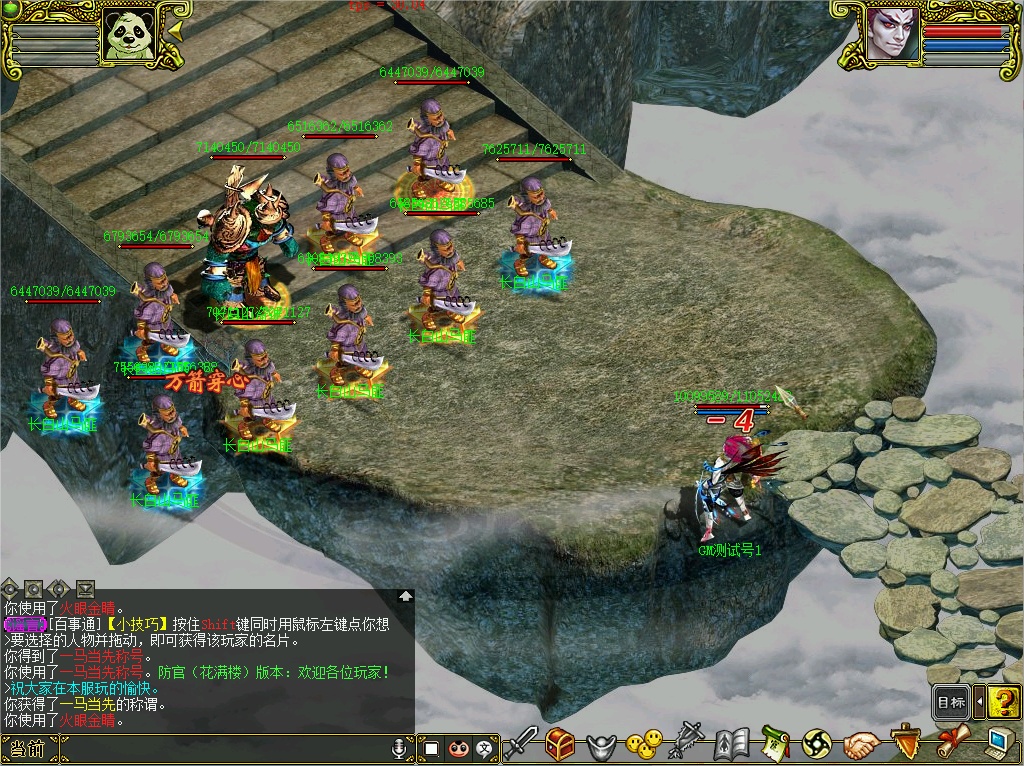Click the 目标 target button
This screenshot has height=766, width=1024.
[951, 702]
